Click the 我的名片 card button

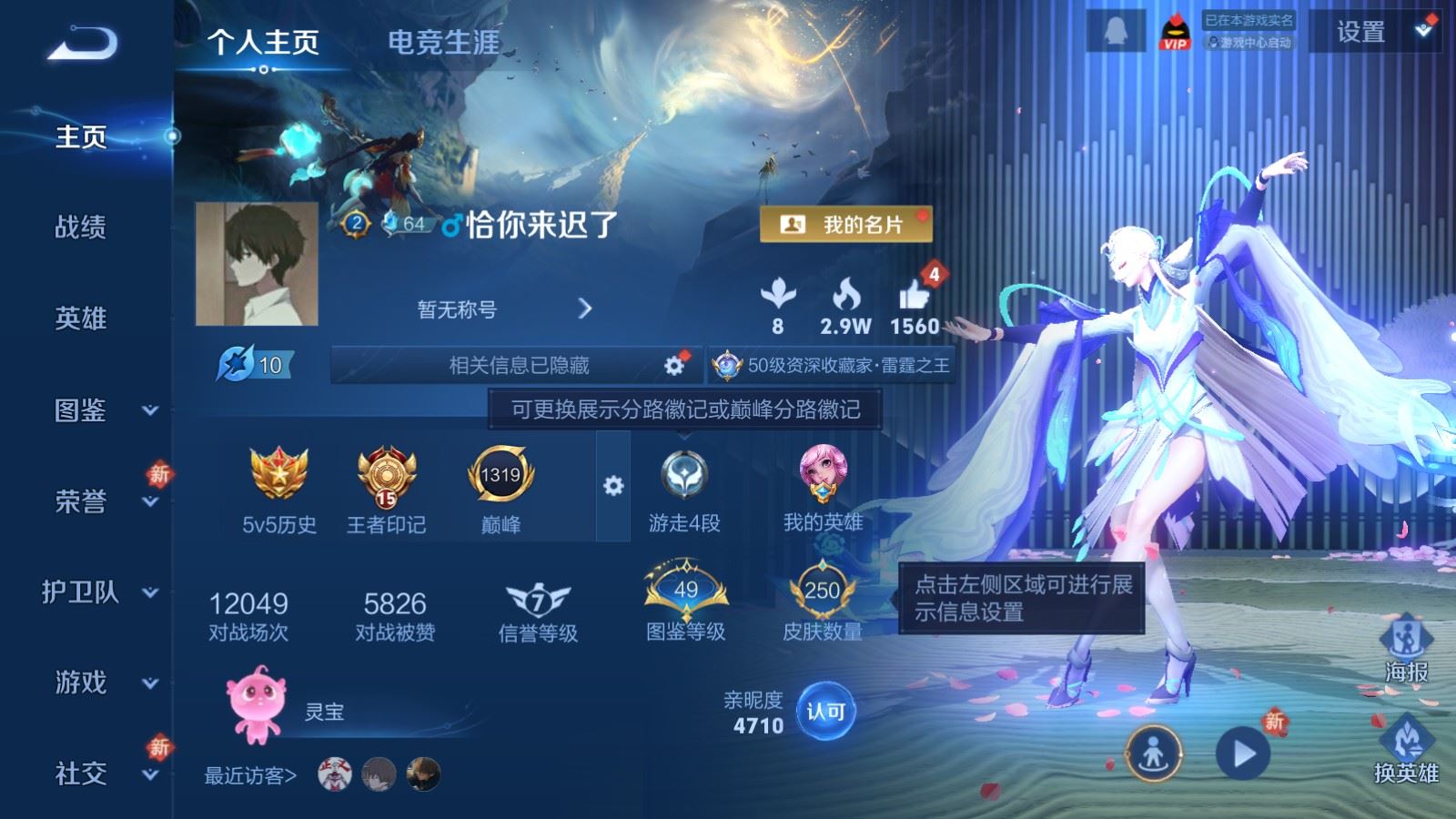click(846, 221)
